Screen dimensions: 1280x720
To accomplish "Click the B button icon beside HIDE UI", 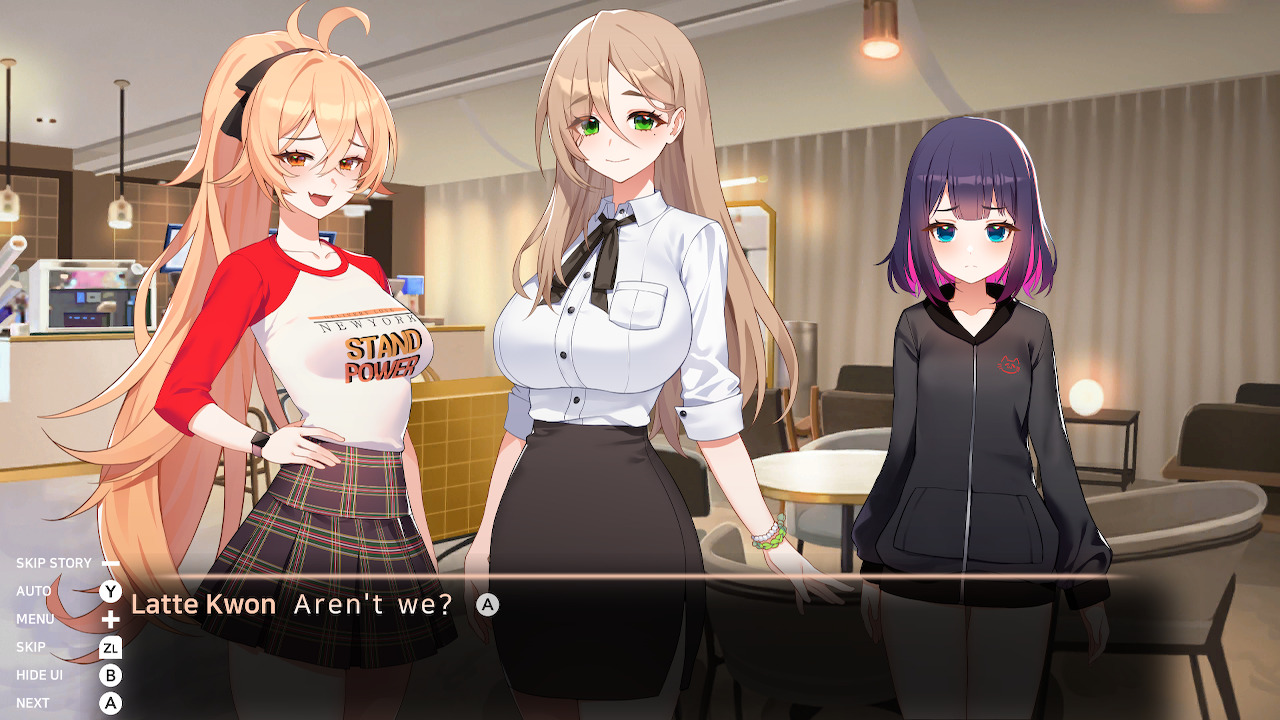I will (x=112, y=675).
